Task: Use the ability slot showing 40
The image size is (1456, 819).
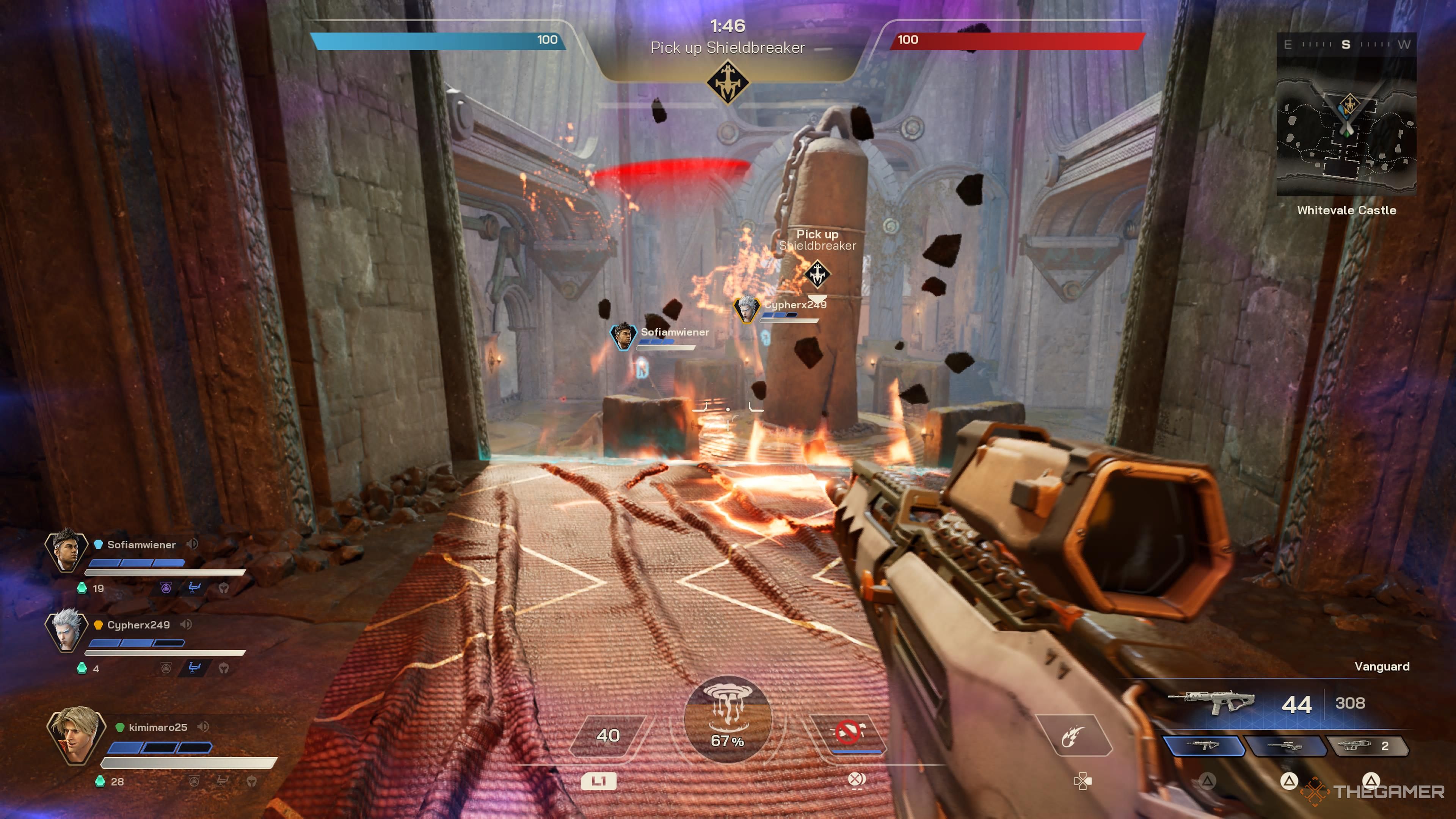Action: click(x=607, y=735)
